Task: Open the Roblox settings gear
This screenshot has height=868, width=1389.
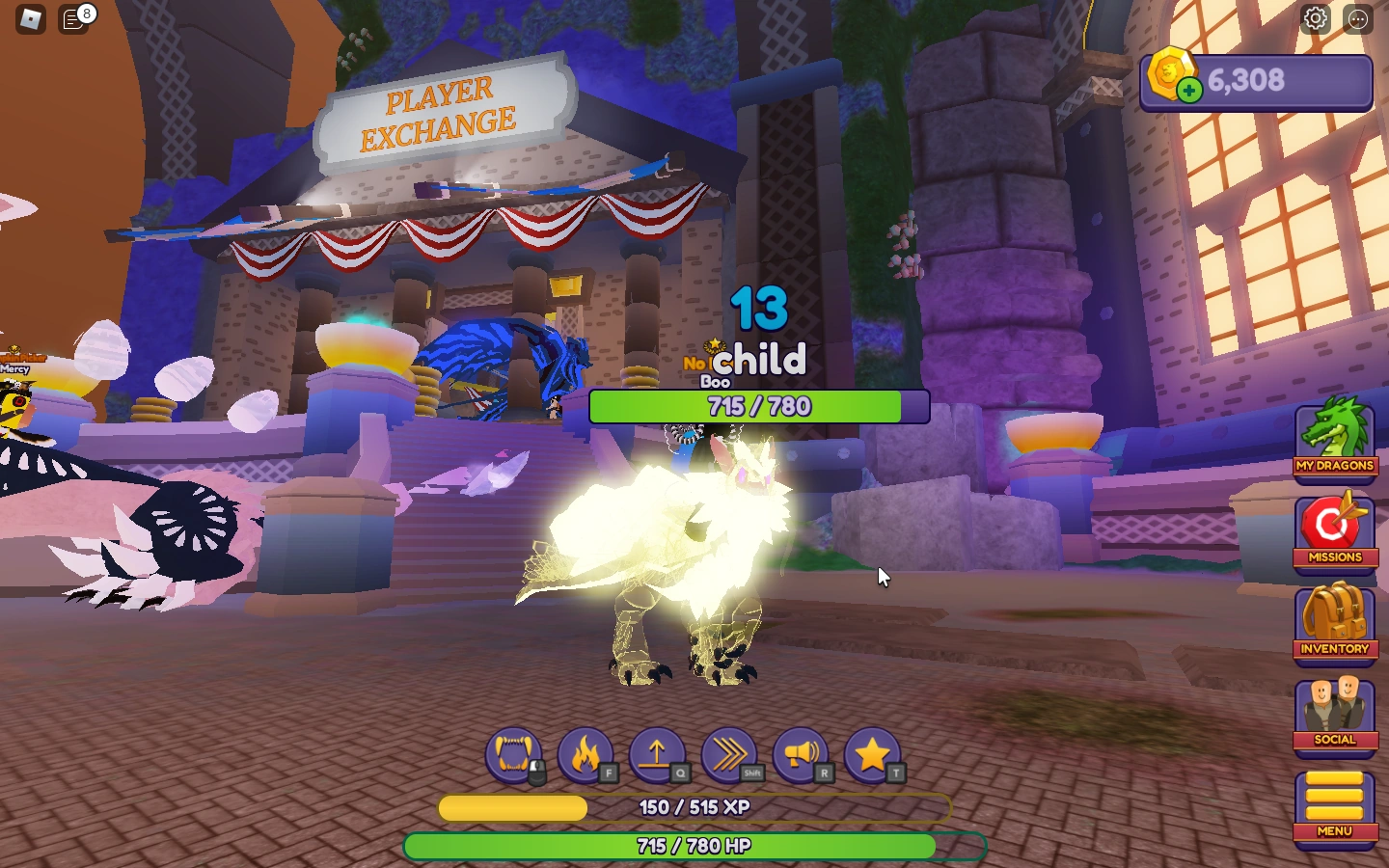Action: (1316, 17)
